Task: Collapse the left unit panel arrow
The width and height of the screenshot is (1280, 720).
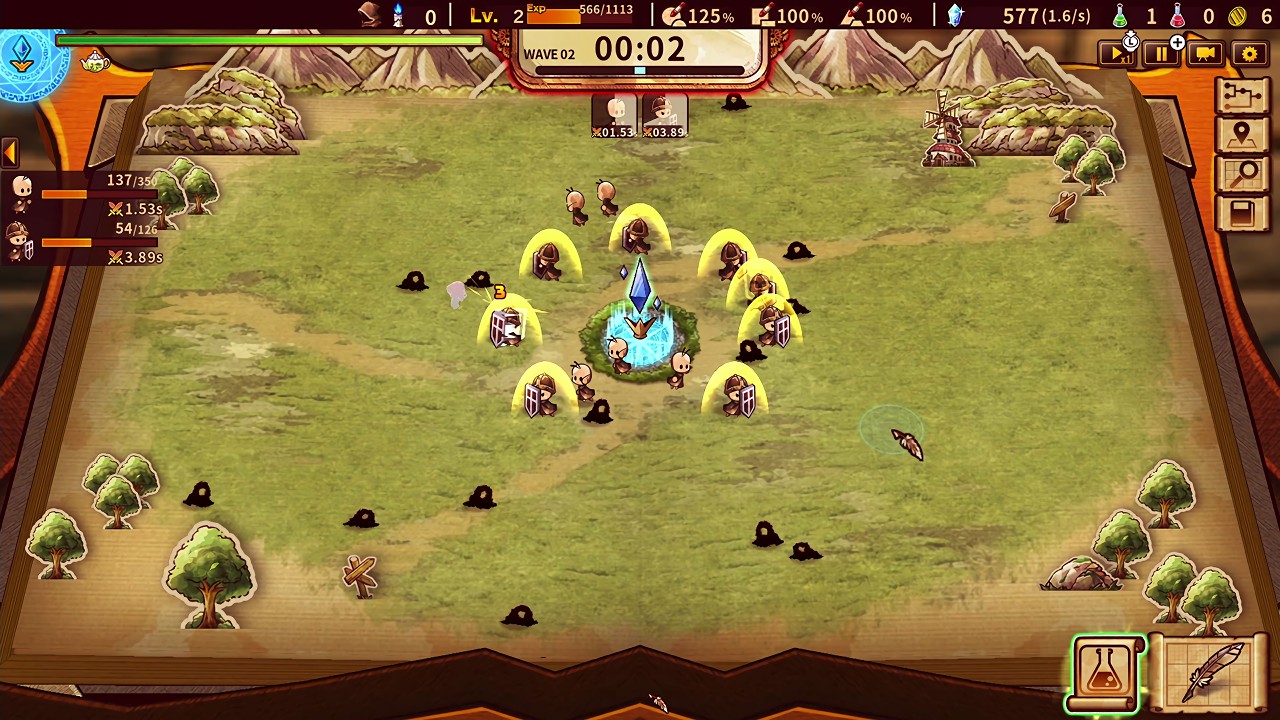Action: (x=10, y=152)
